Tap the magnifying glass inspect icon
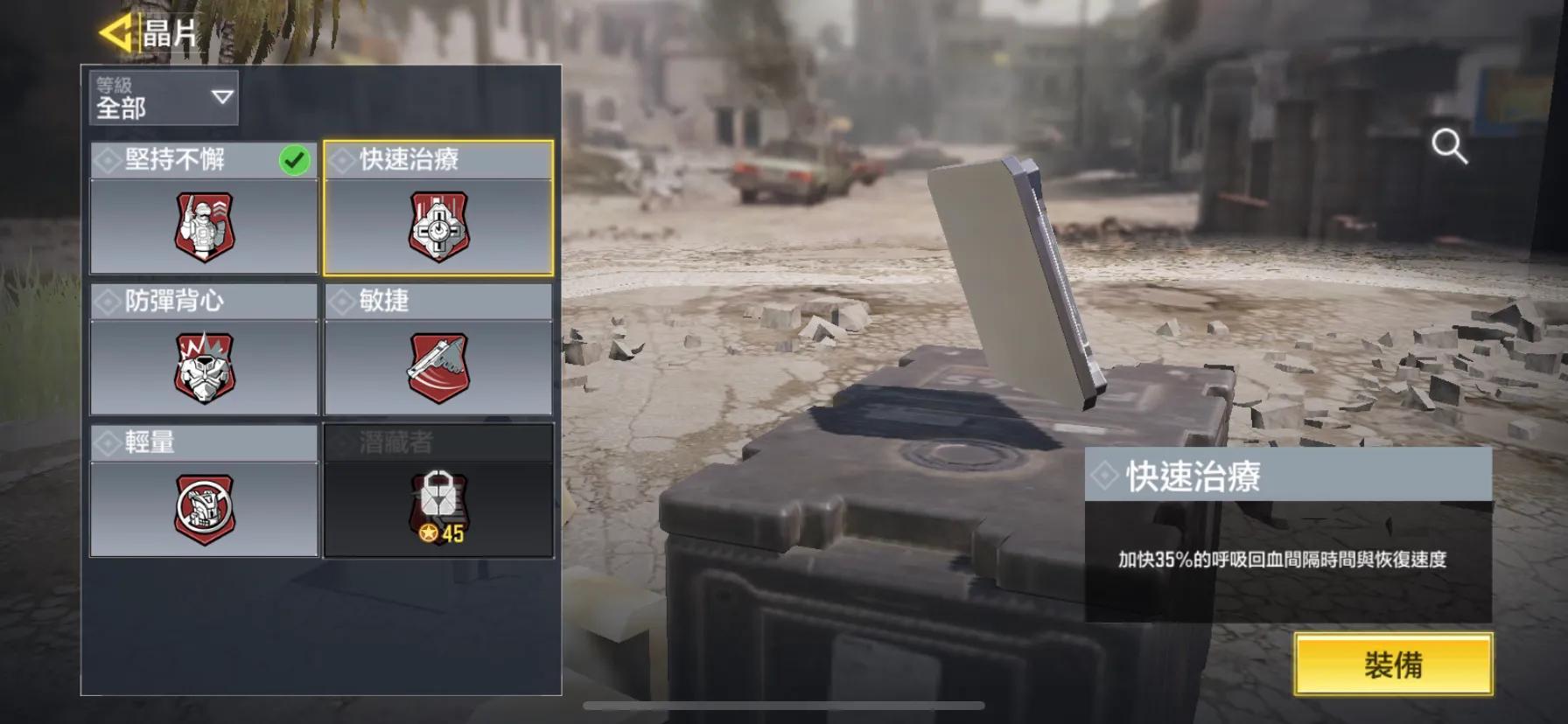Image resolution: width=1568 pixels, height=724 pixels. [x=1449, y=147]
